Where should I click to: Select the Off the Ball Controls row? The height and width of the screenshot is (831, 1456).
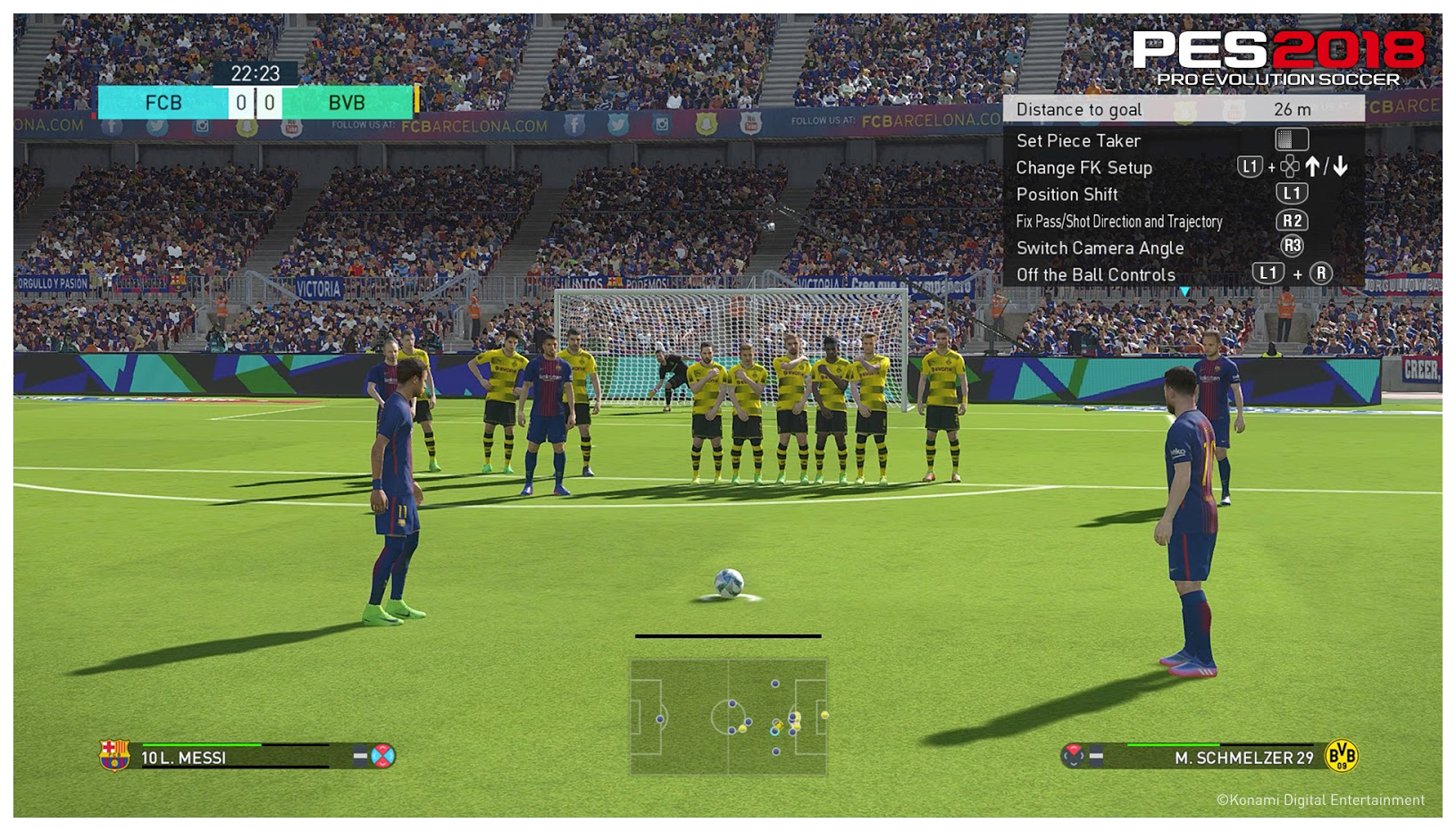coord(1095,274)
